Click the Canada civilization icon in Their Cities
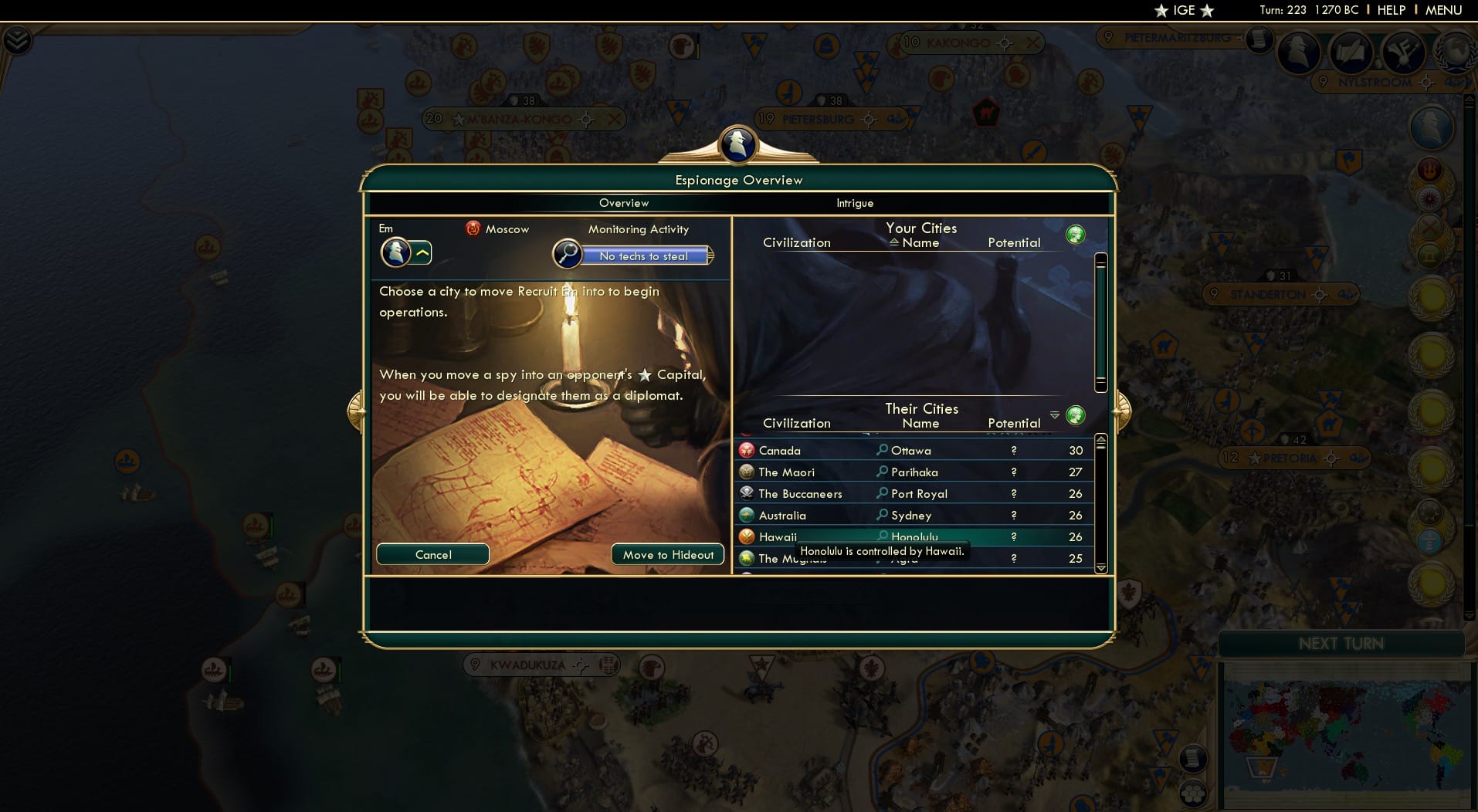This screenshot has height=812, width=1478. tap(747, 450)
